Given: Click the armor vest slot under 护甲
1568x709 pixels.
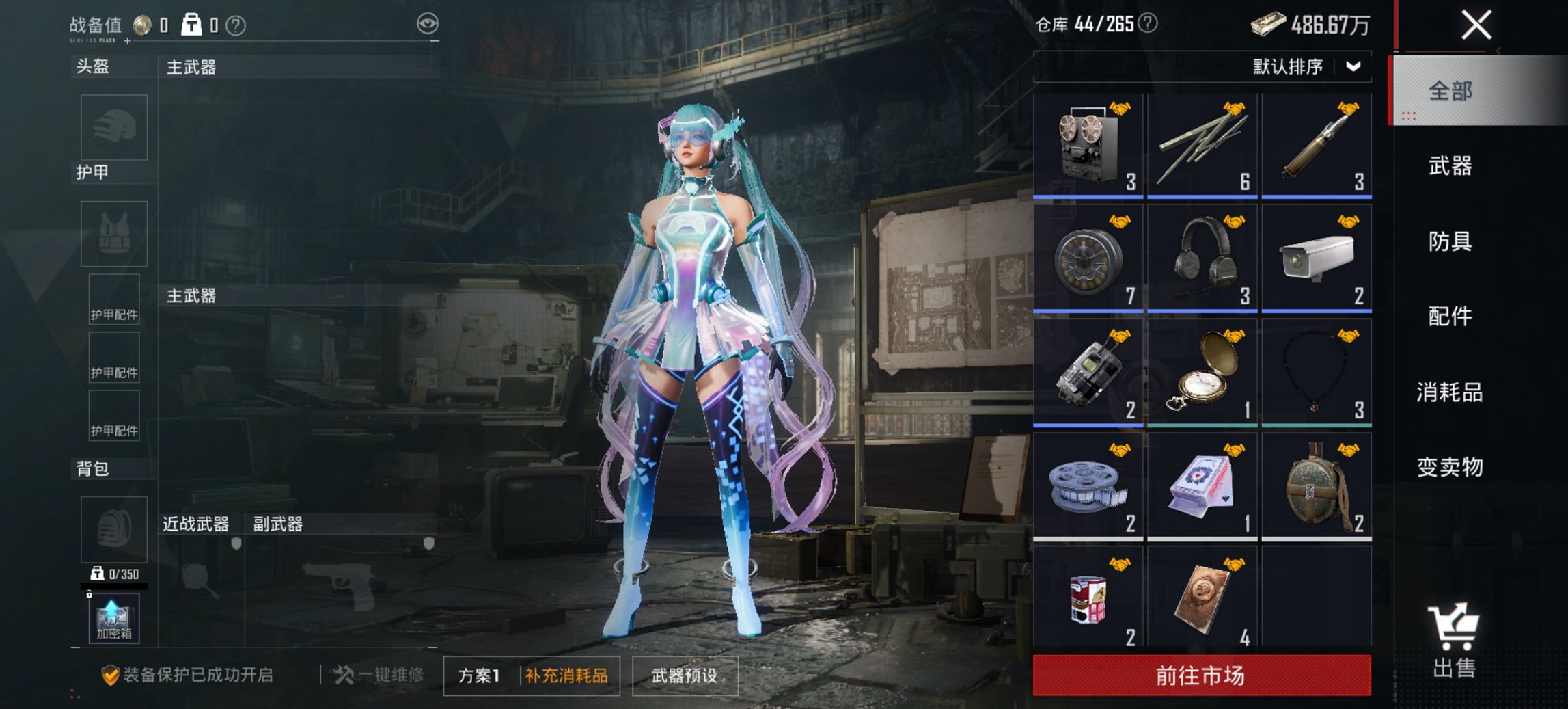Looking at the screenshot, I should 113,233.
